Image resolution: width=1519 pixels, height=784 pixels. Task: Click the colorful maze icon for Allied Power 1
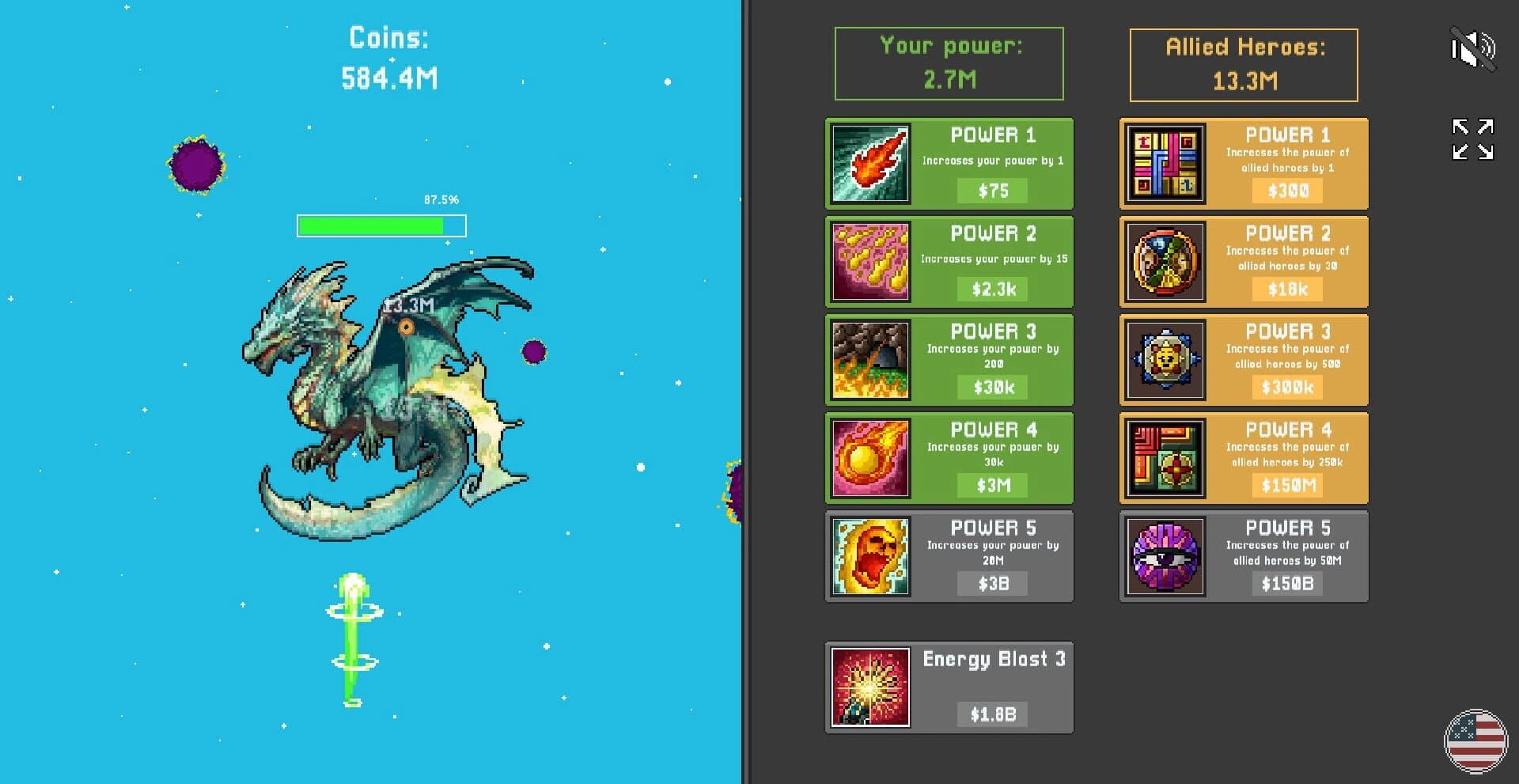1164,163
